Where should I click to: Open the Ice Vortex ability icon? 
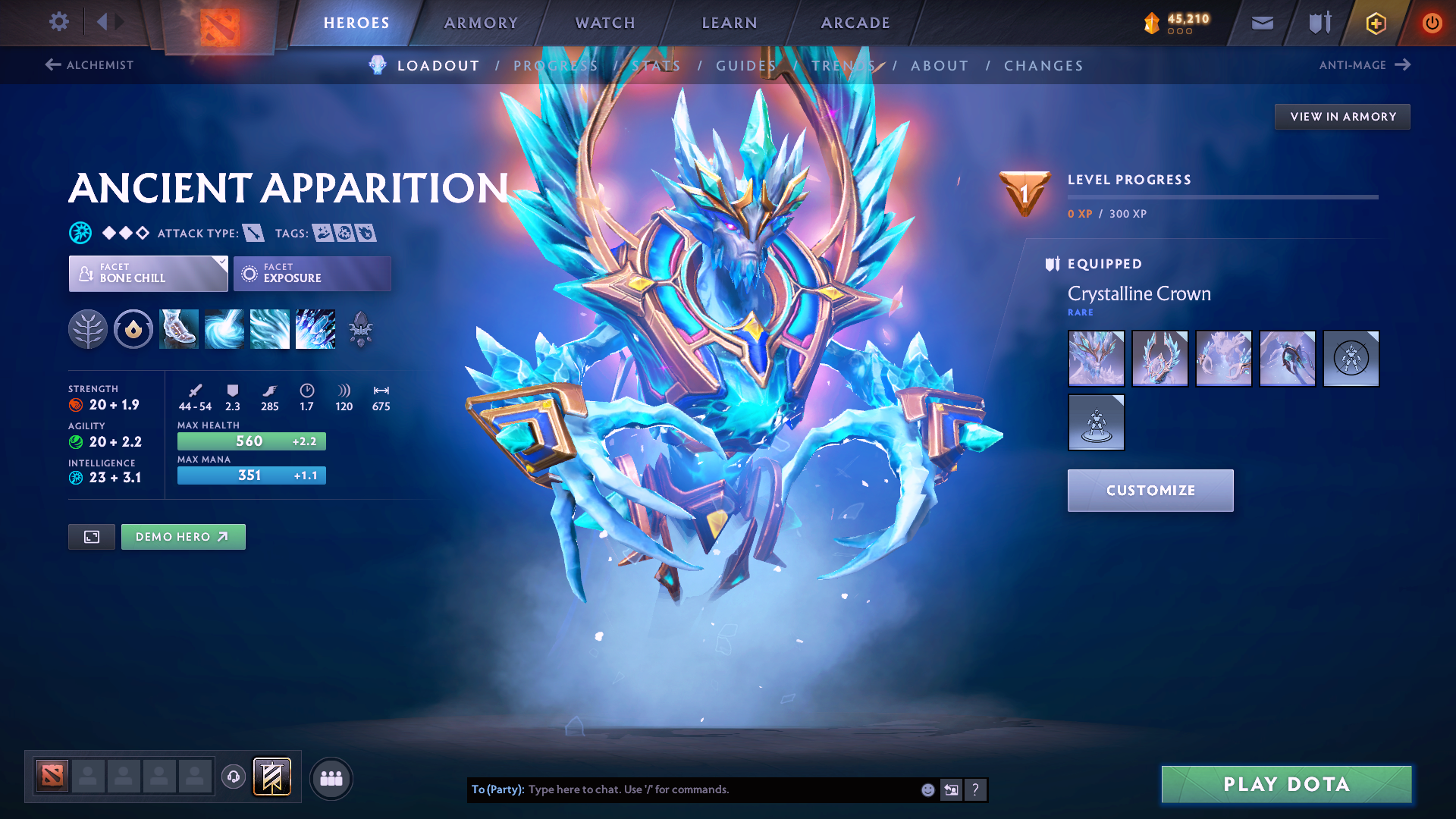coord(224,329)
